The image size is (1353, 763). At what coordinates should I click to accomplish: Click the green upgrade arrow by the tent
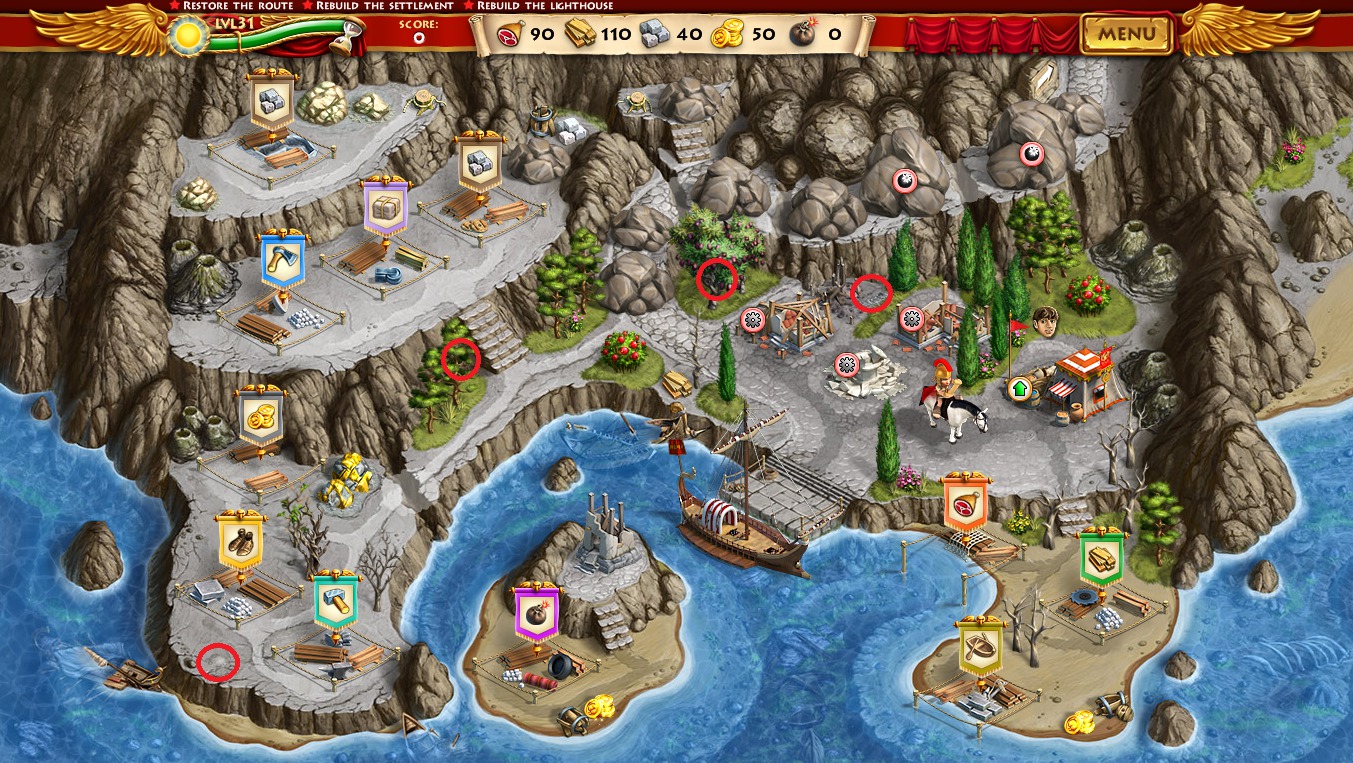[1020, 388]
